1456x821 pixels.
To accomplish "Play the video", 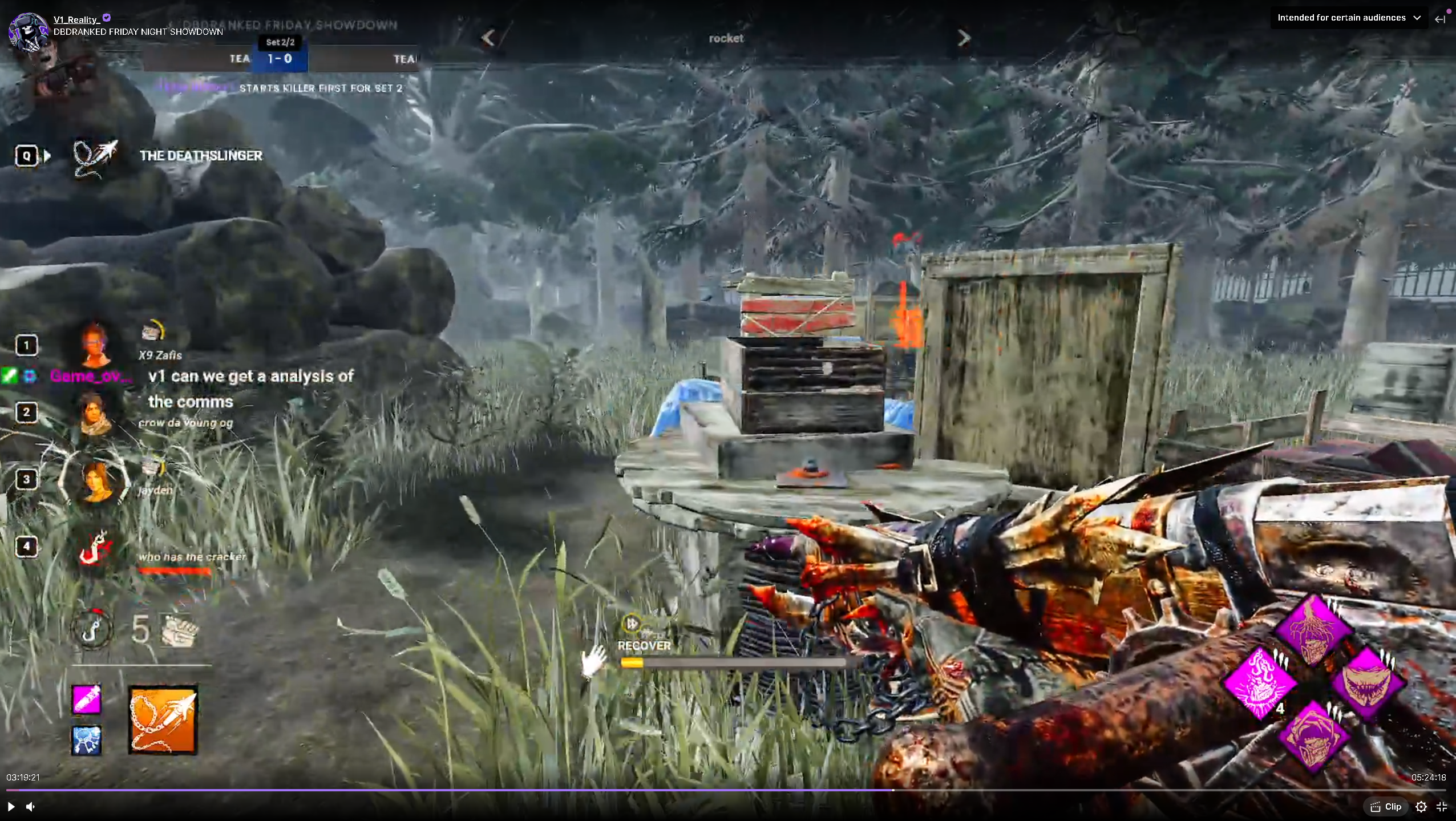I will click(x=11, y=807).
